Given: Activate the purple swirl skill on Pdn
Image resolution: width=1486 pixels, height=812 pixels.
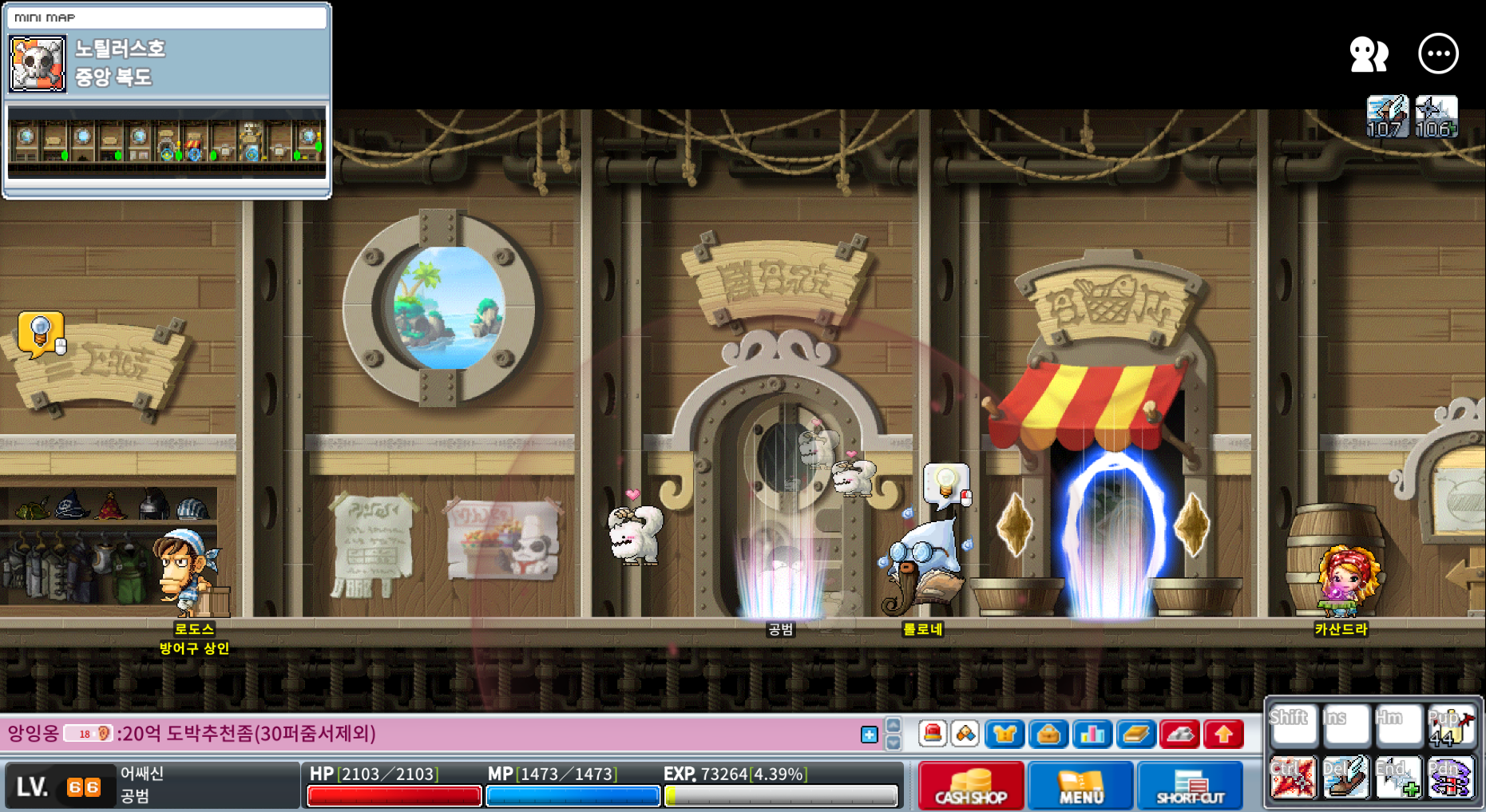Looking at the screenshot, I should point(1450,778).
